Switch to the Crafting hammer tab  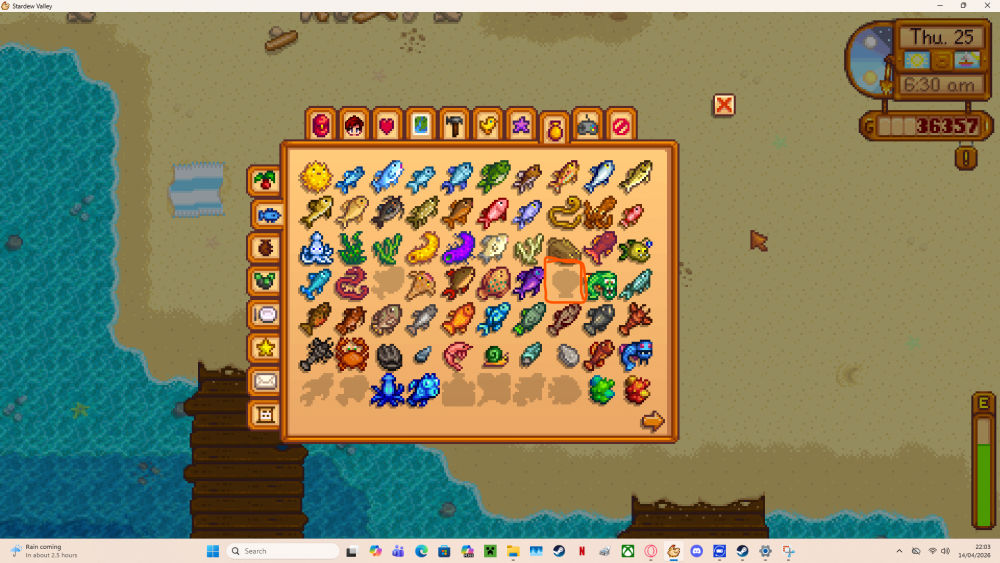point(454,125)
